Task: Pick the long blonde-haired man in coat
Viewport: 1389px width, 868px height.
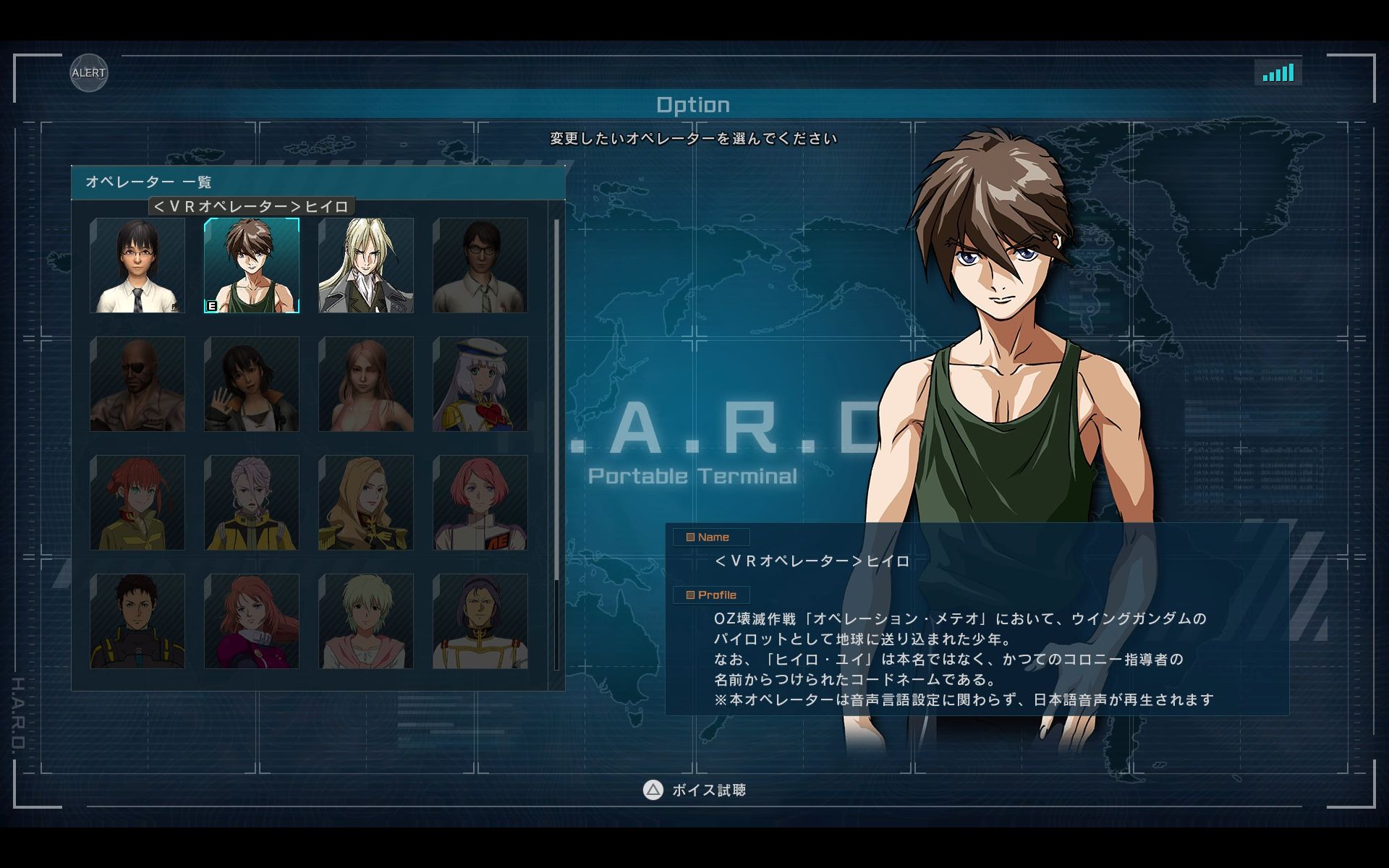Action: tap(366, 265)
